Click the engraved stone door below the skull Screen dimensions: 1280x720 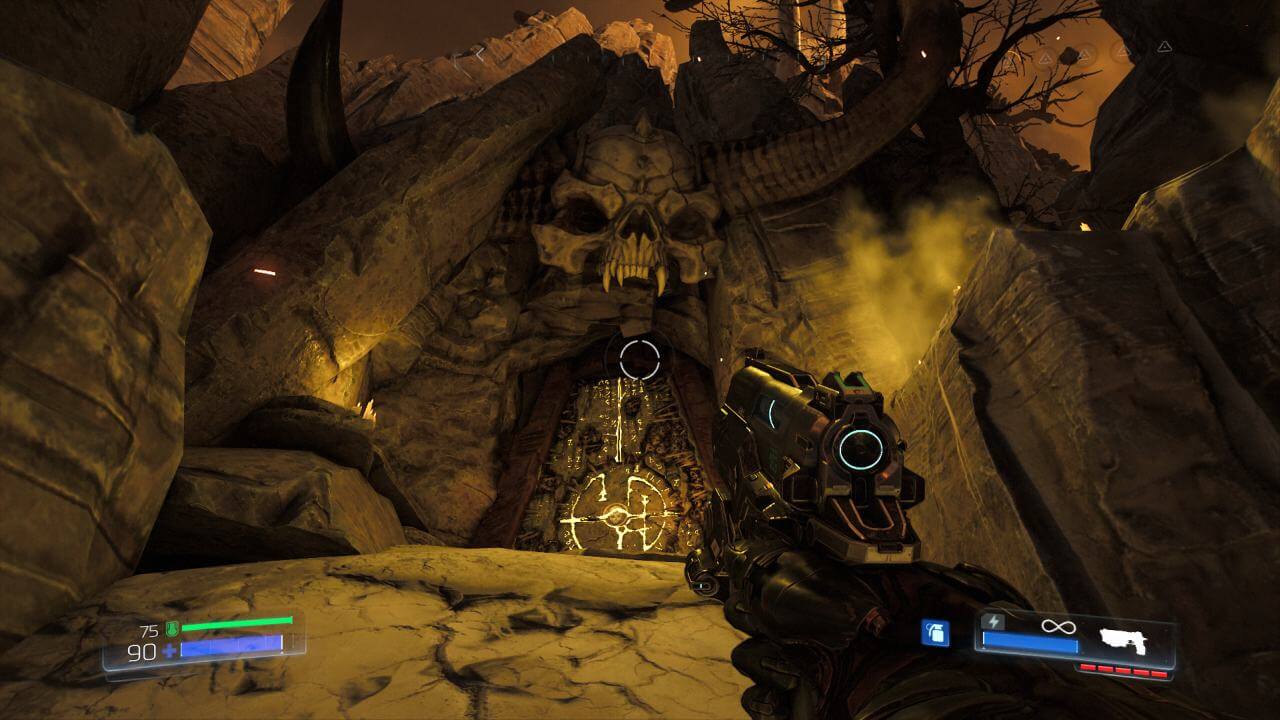pyautogui.click(x=610, y=460)
